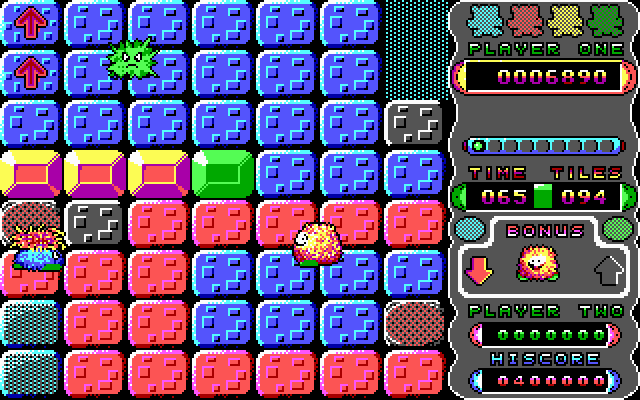Image resolution: width=640 pixels, height=400 pixels.
Task: Click the cyan creature life icon
Action: [484, 19]
